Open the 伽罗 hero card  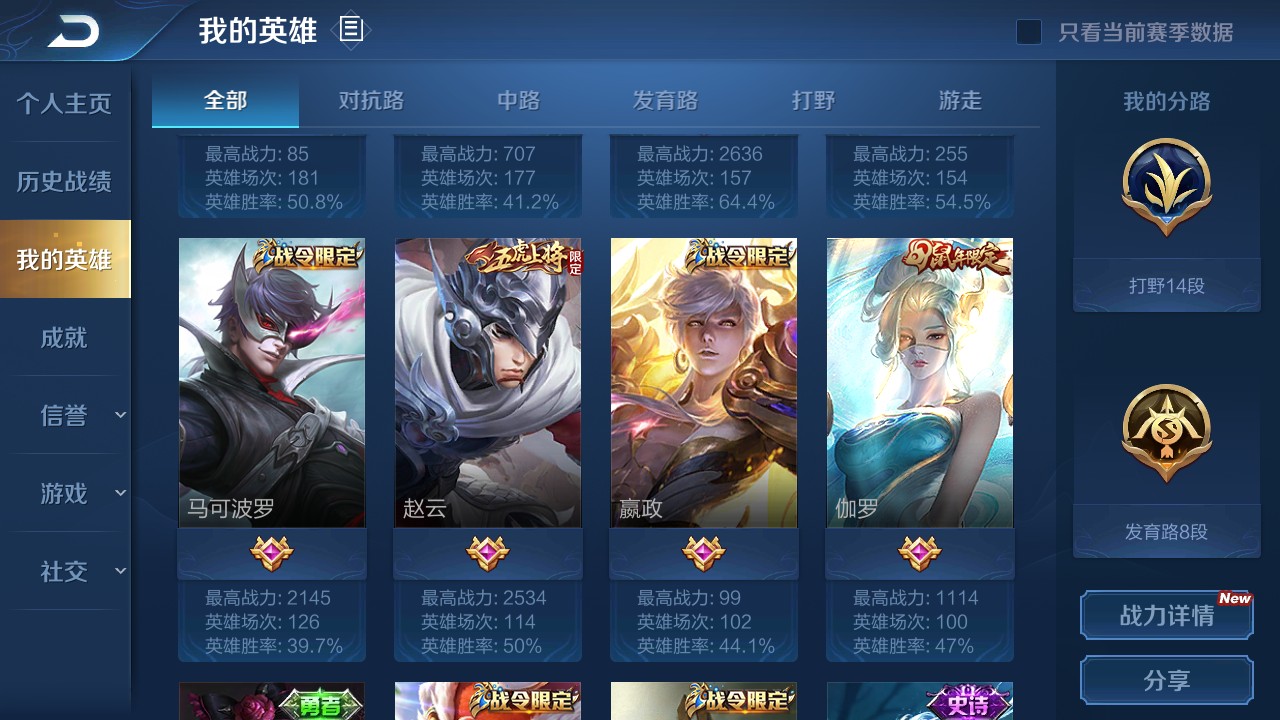point(919,382)
